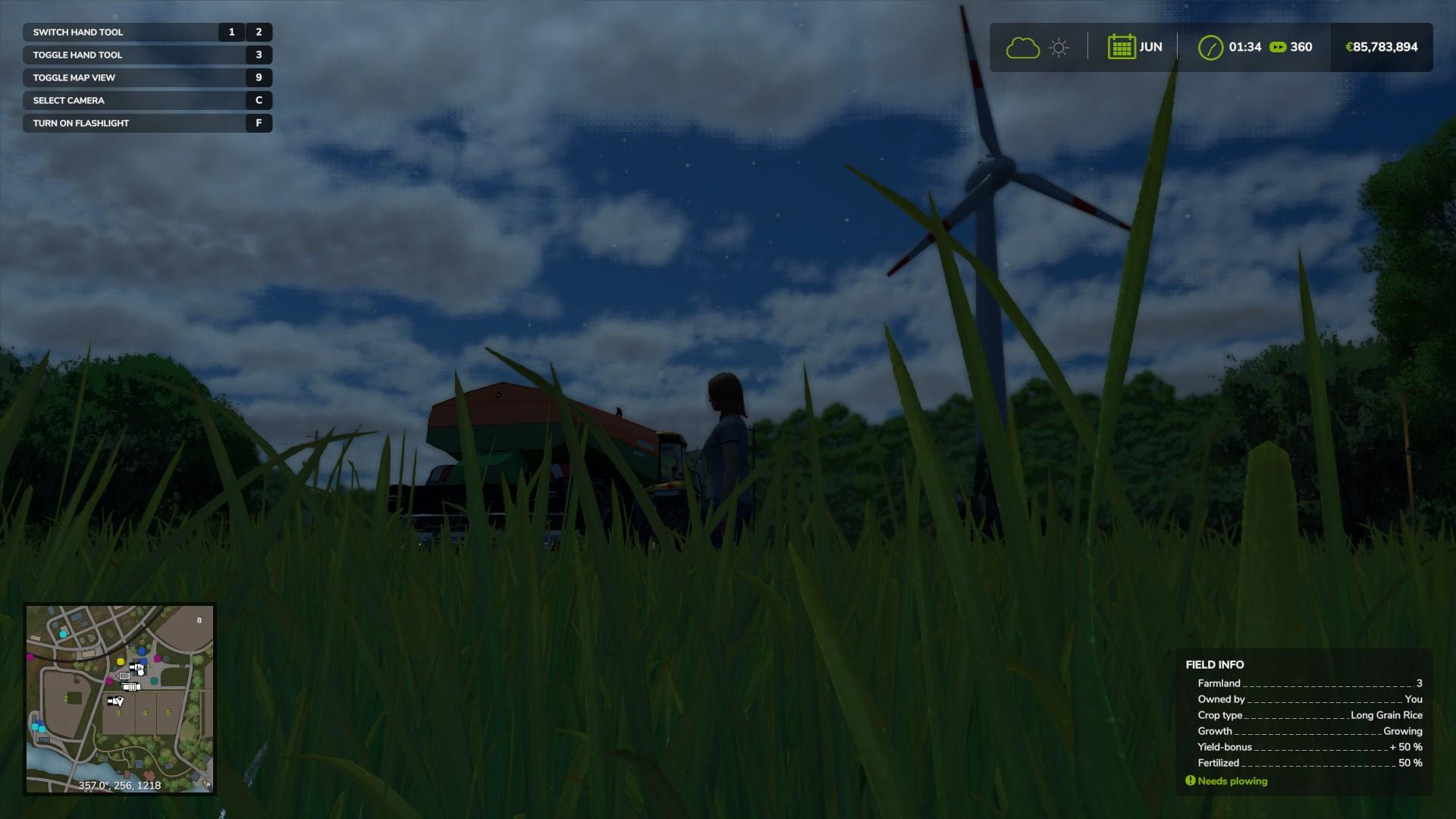Image resolution: width=1456 pixels, height=819 pixels.
Task: Click the sun weather forecast icon
Action: point(1059,47)
